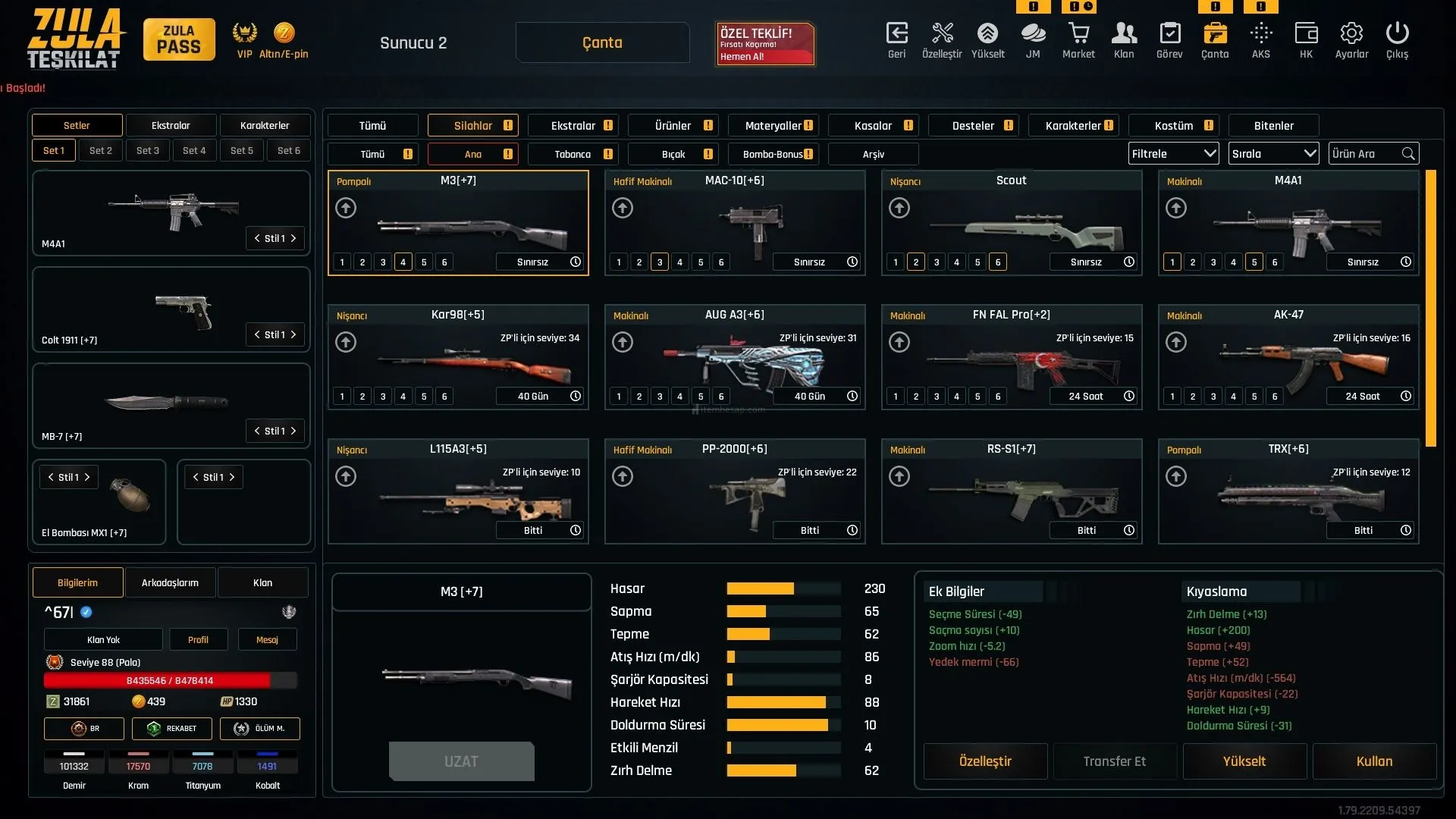This screenshot has height=819, width=1456.
Task: Switch to loadout Set 2
Action: (101, 151)
